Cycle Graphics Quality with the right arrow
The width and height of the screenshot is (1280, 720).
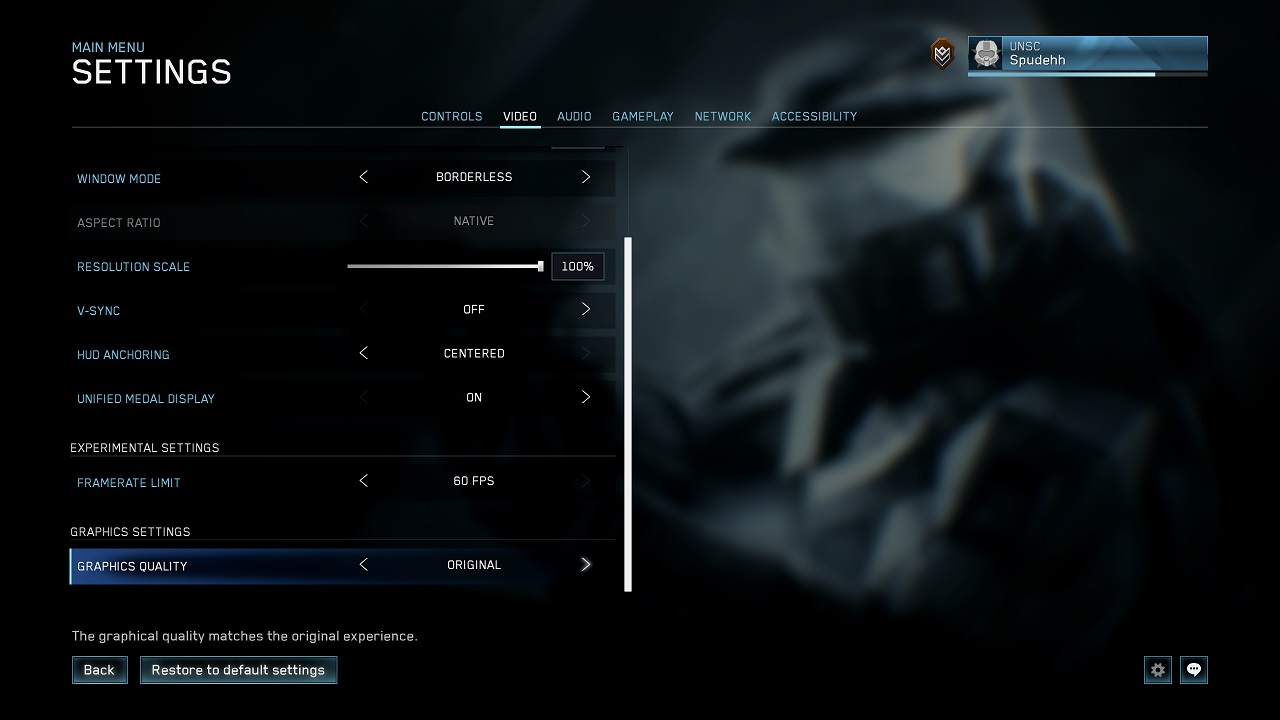(586, 564)
